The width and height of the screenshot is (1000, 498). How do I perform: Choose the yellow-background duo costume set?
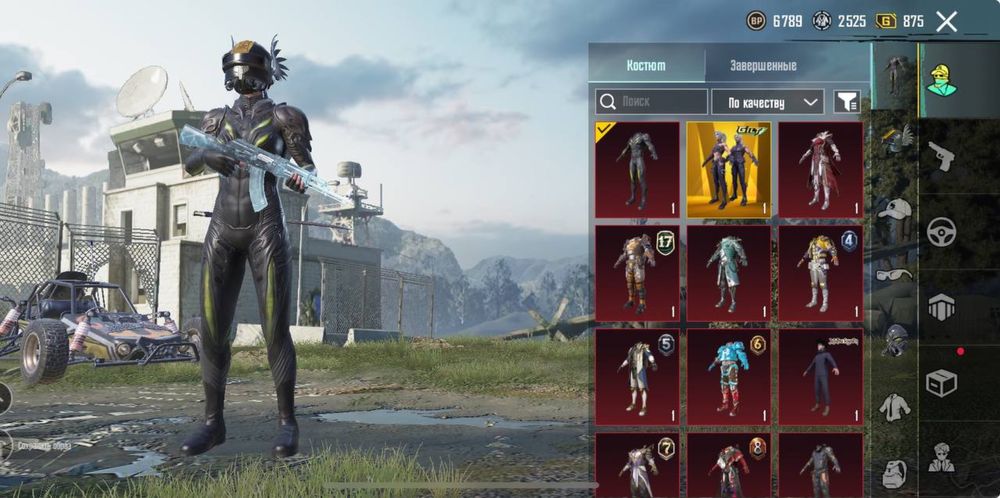pos(728,169)
